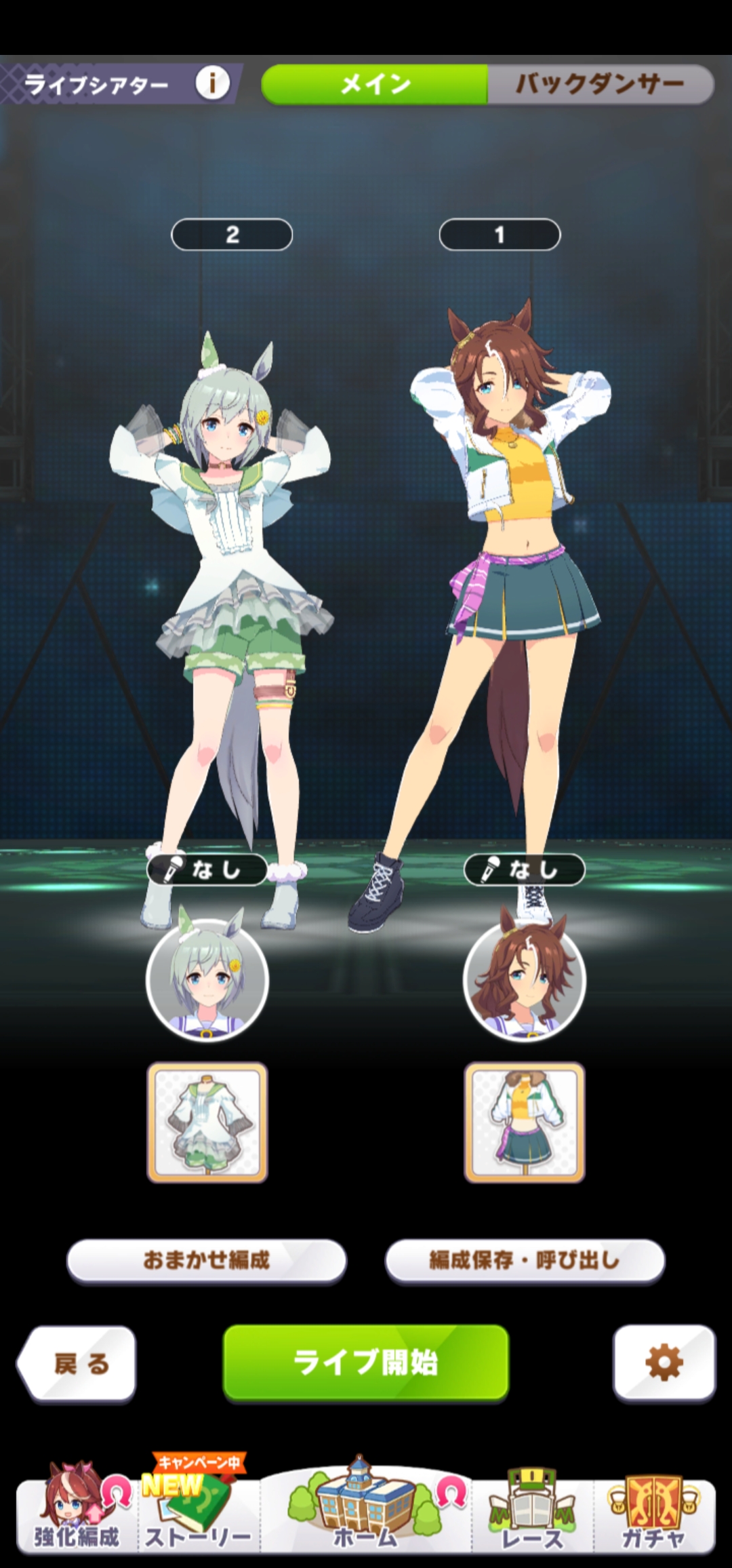Select the brown-haired character portrait
This screenshot has width=732, height=1568.
524,979
